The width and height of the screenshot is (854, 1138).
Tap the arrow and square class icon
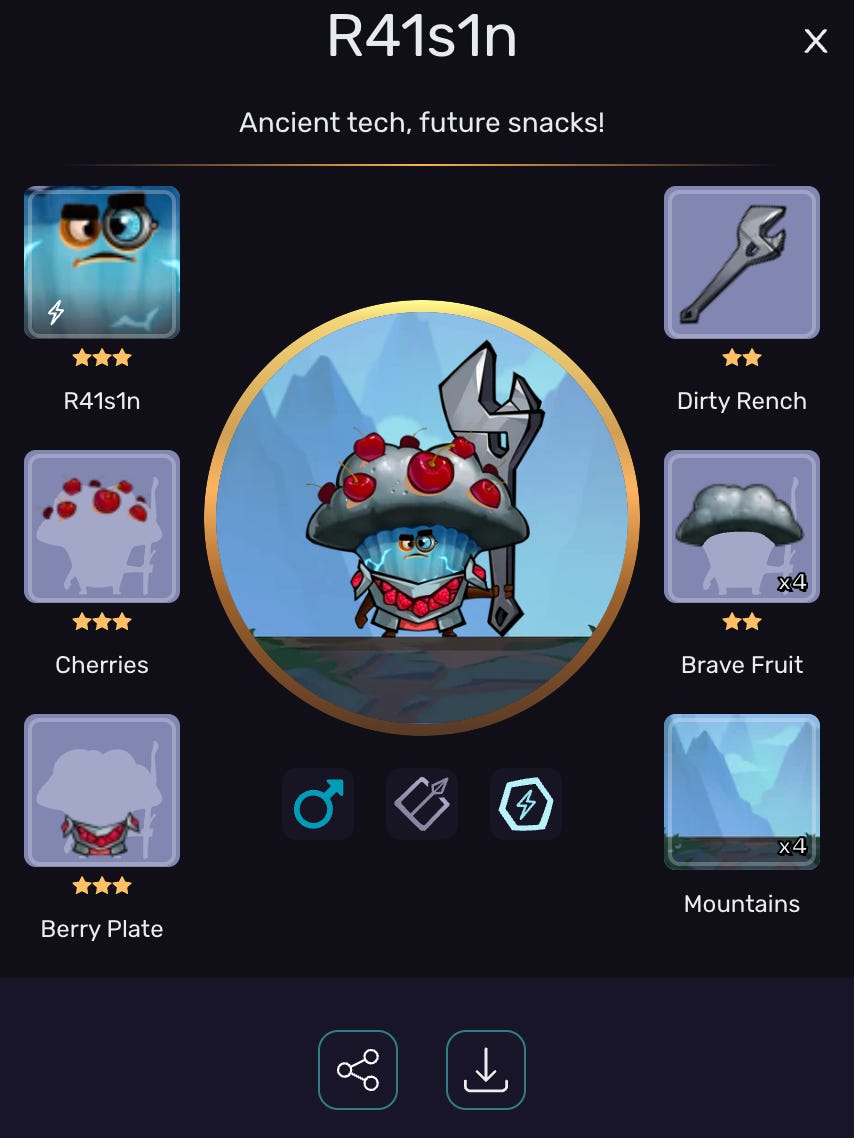click(x=422, y=803)
